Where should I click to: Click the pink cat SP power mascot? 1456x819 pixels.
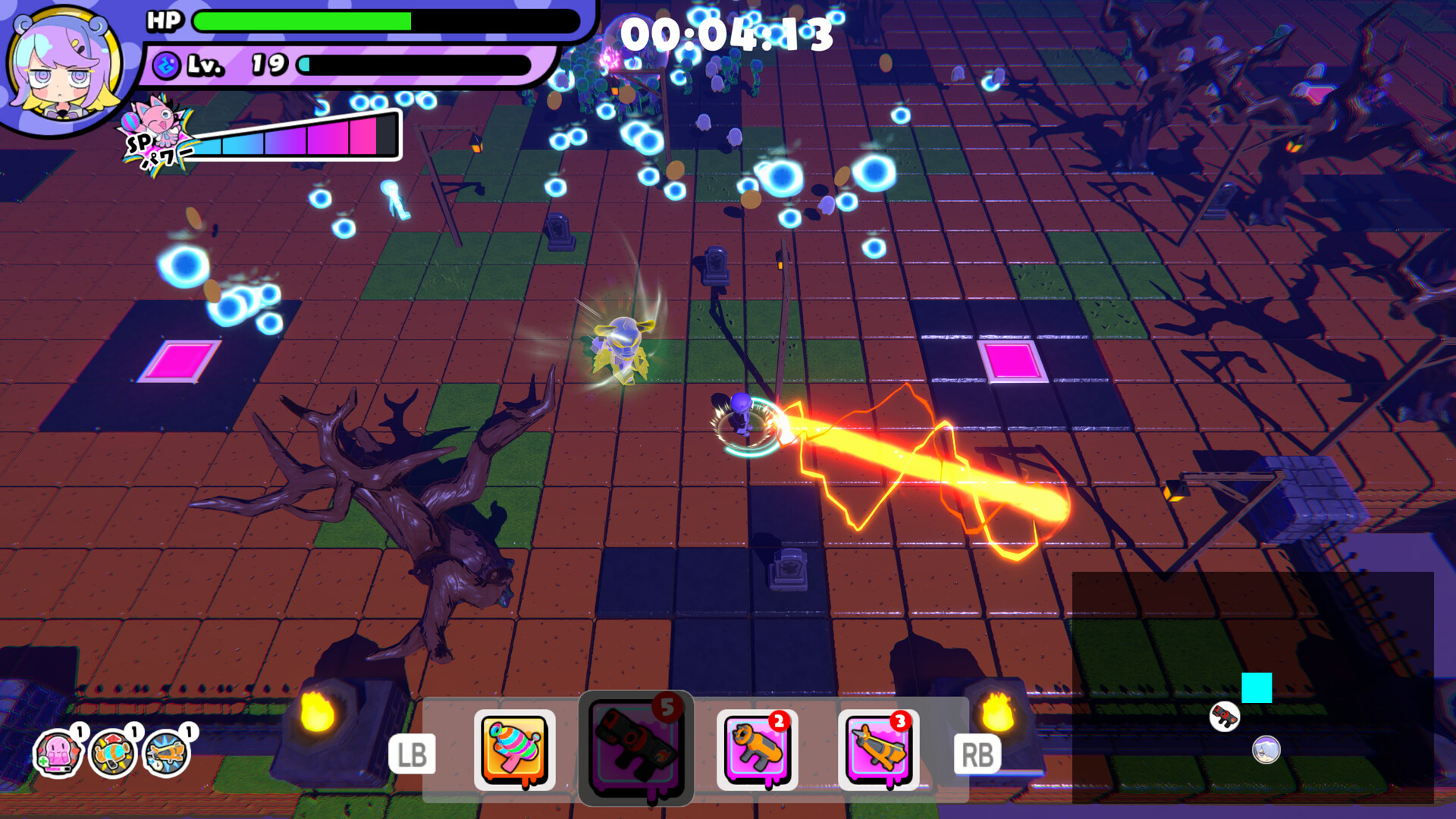pyautogui.click(x=157, y=129)
